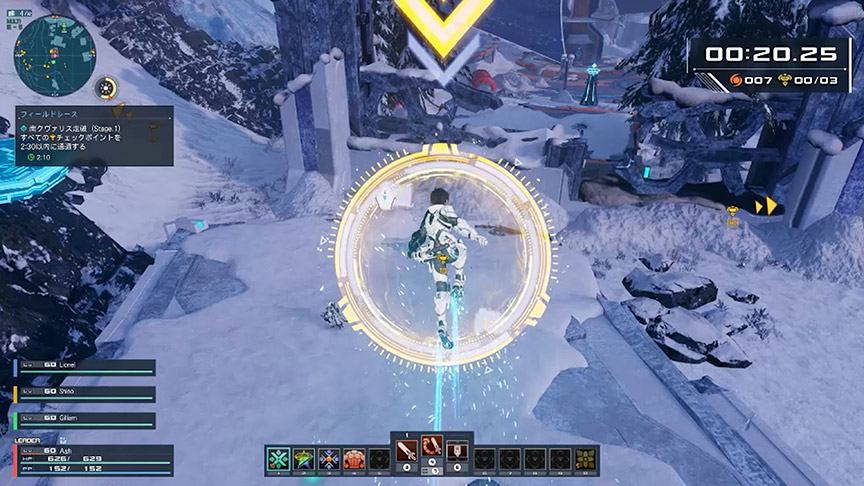Select party member Gilliam
The width and height of the screenshot is (864, 486).
pyautogui.click(x=85, y=420)
